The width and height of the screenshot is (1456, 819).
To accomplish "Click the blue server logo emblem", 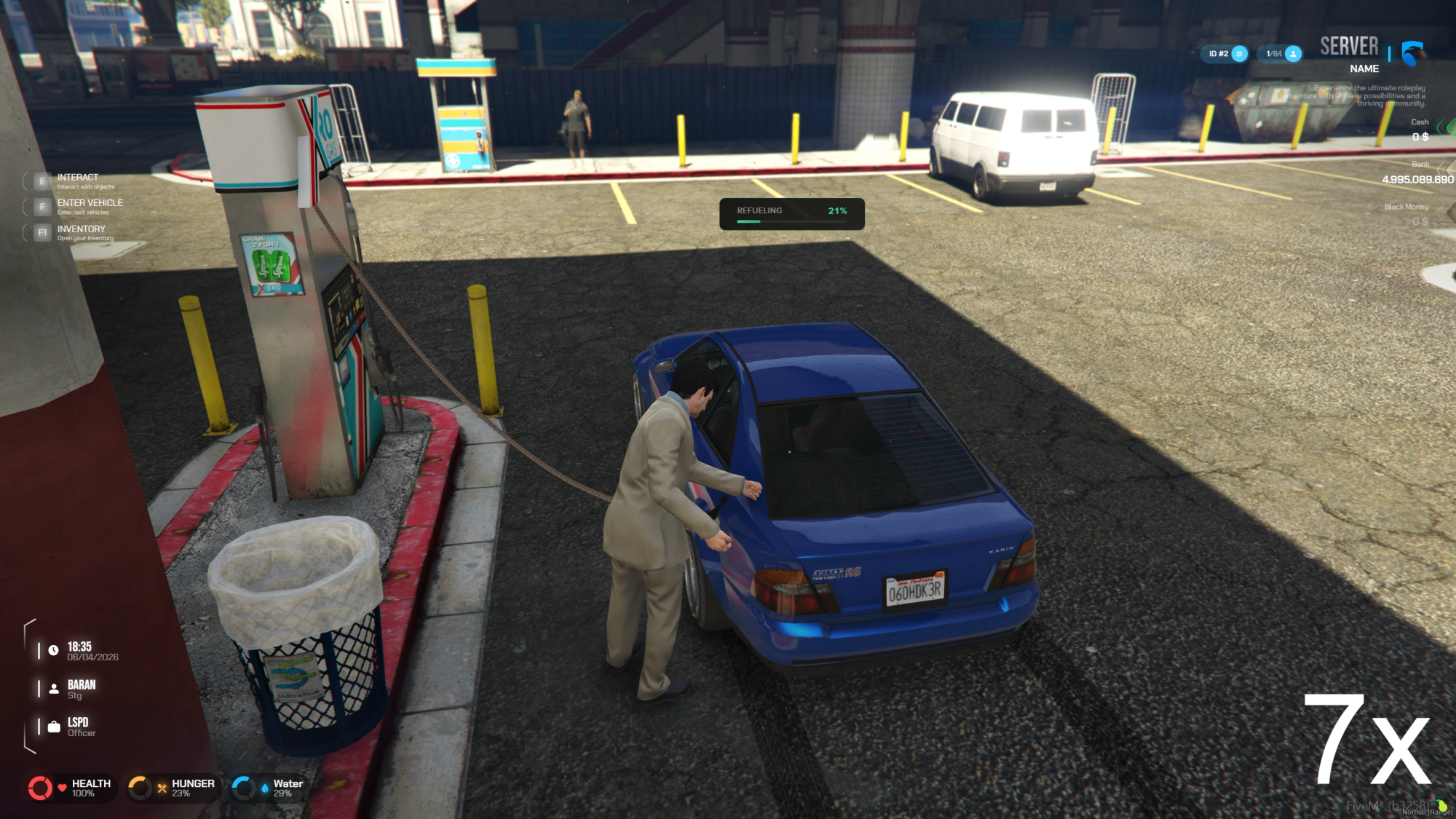I will pyautogui.click(x=1412, y=53).
